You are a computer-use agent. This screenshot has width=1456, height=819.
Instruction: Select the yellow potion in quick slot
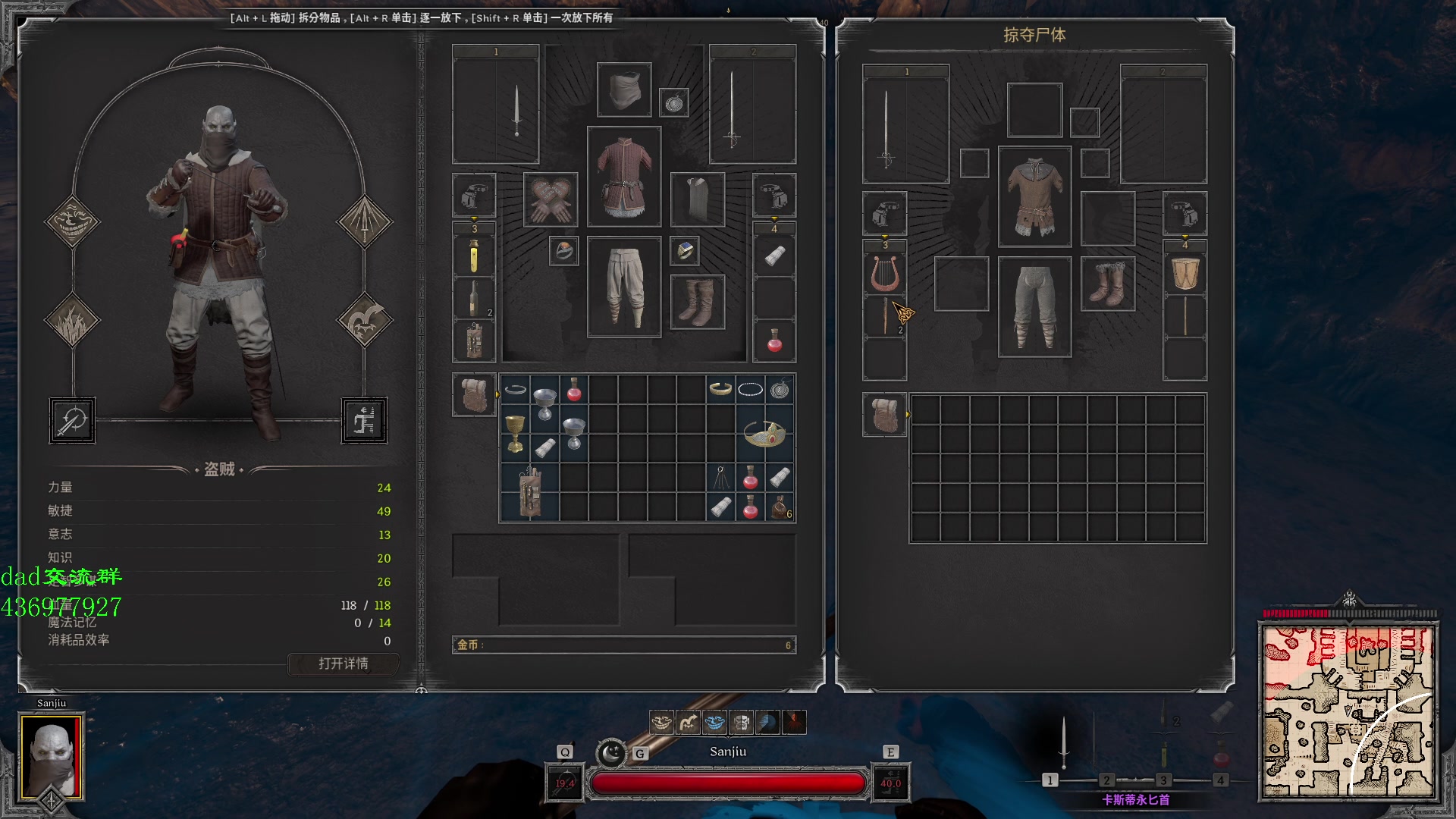coord(474,256)
